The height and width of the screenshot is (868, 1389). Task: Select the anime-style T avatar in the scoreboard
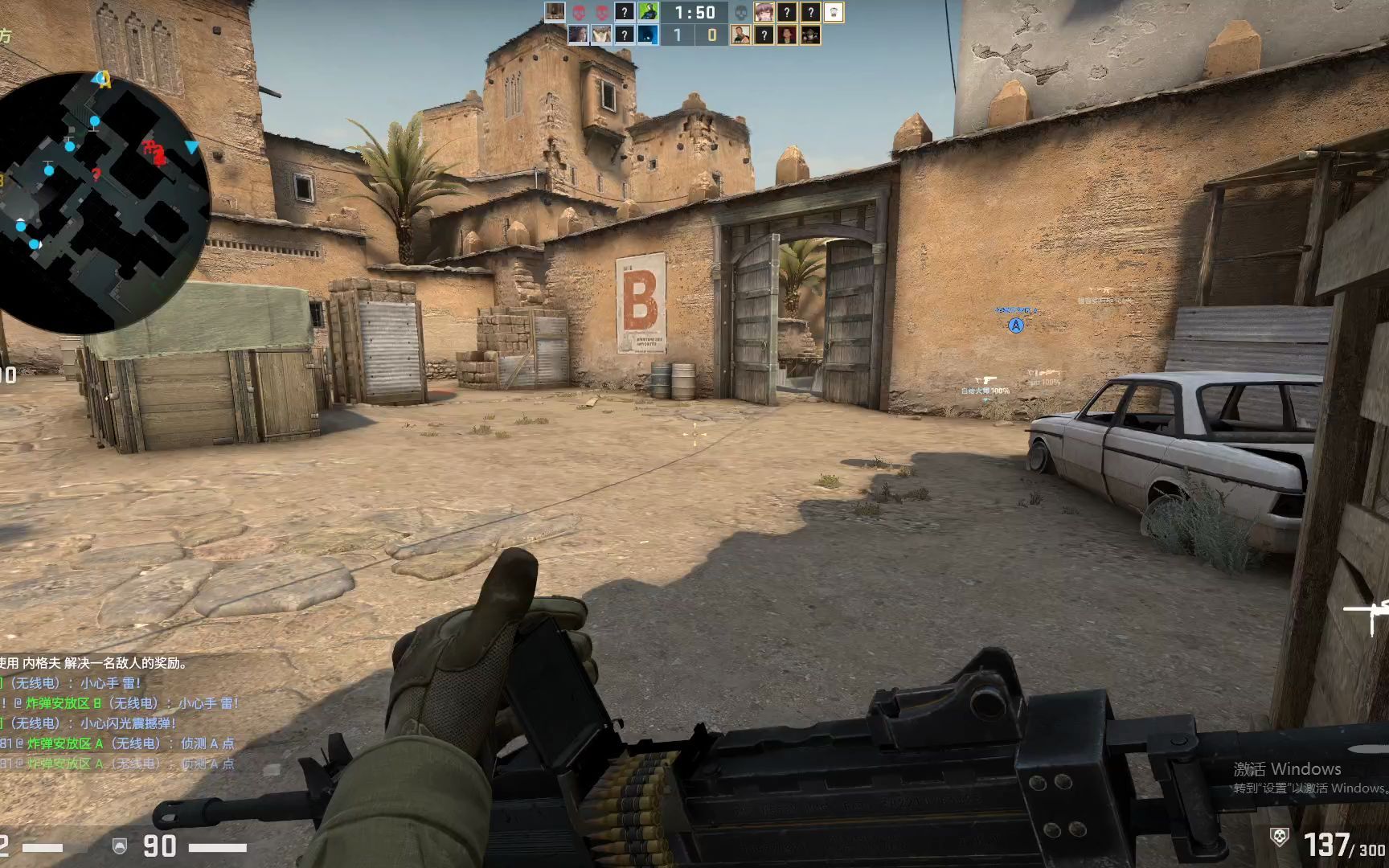(x=764, y=12)
